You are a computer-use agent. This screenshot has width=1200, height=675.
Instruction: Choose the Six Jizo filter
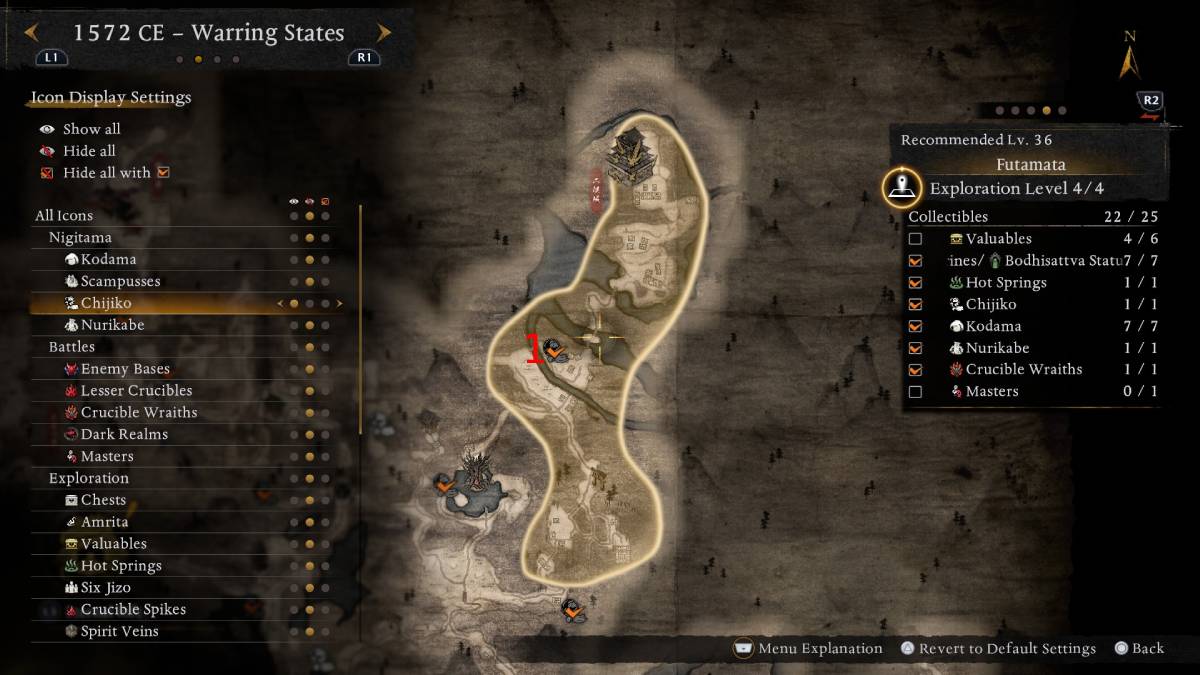coord(105,587)
